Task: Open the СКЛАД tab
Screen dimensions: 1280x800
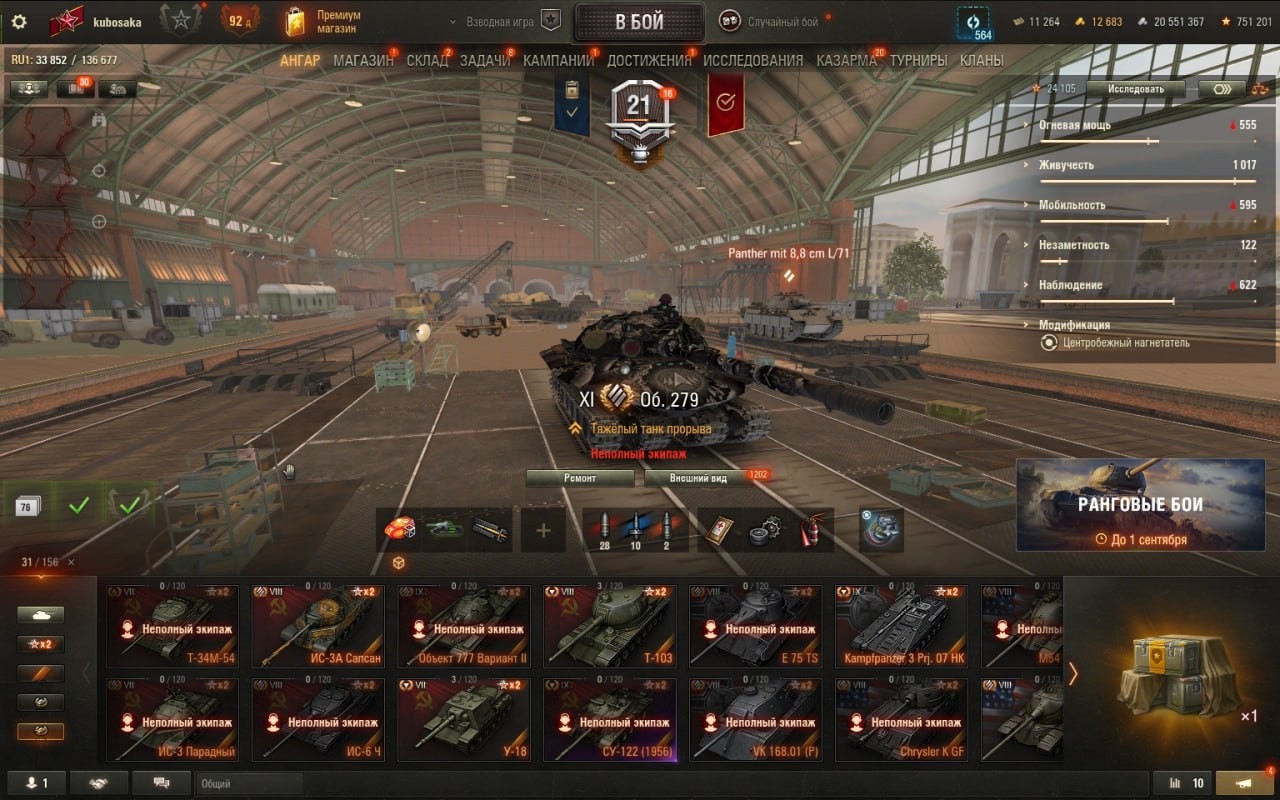Action: click(427, 60)
